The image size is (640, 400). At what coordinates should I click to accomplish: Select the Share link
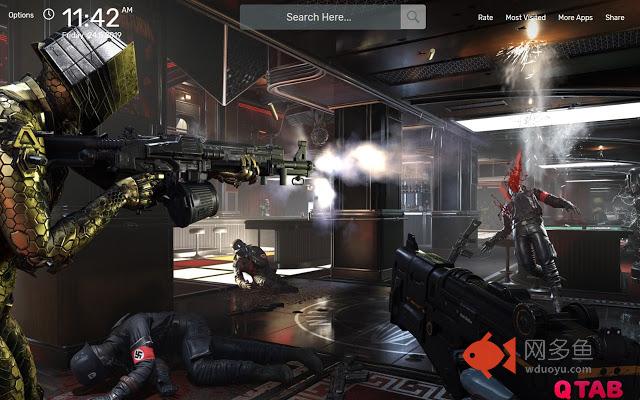tap(614, 17)
